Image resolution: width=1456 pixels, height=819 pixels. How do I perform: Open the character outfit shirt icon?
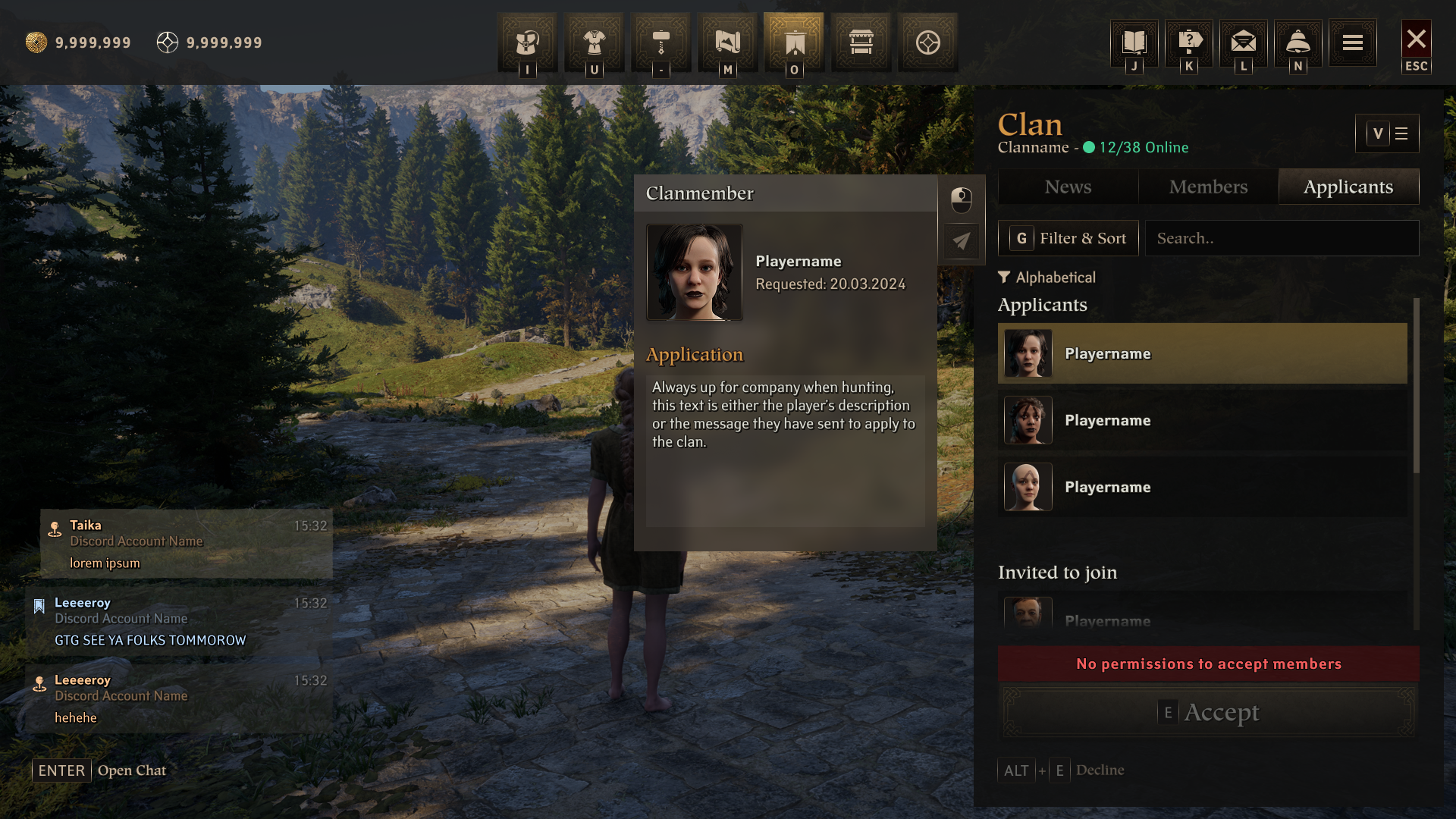click(594, 42)
